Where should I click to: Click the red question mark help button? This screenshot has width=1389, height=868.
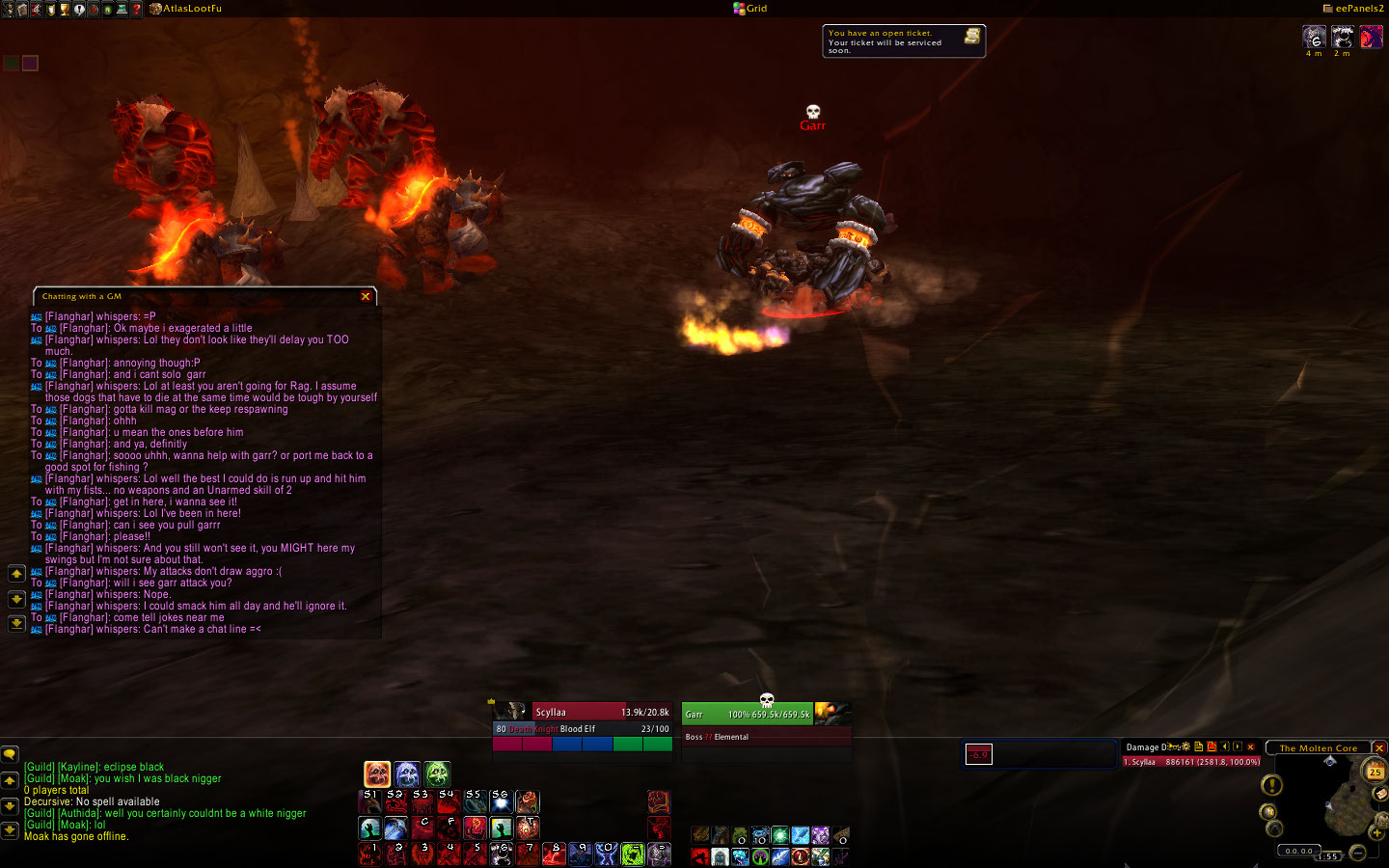pyautogui.click(x=137, y=9)
